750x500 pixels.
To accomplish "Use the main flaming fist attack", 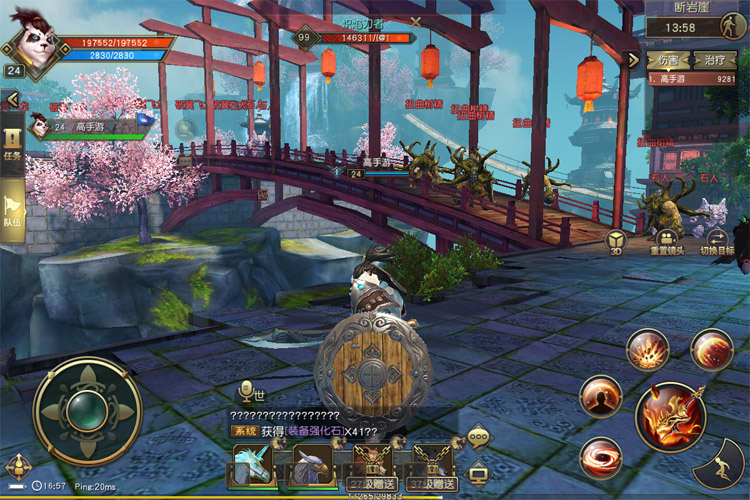I will point(670,416).
